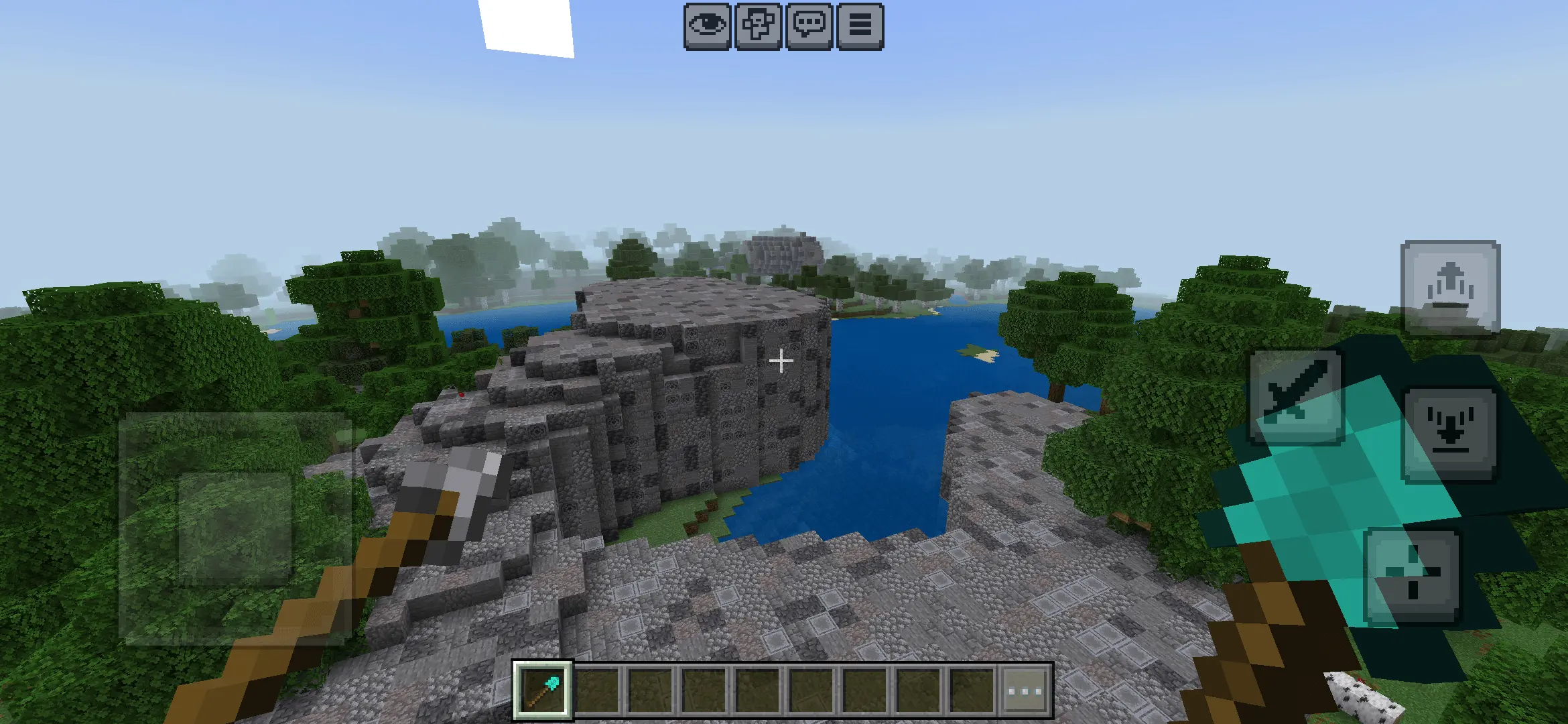Open the pause menu with three lines
The height and width of the screenshot is (724, 1568).
[x=860, y=26]
